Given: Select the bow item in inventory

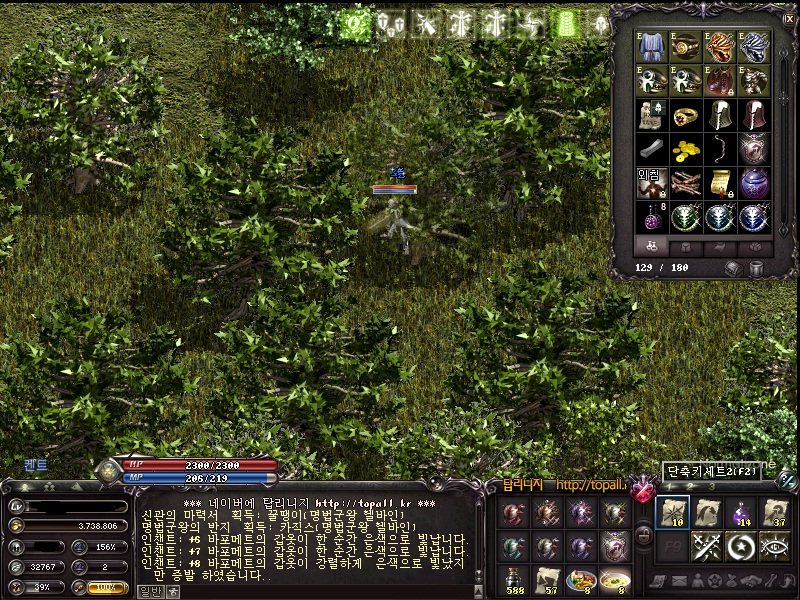Looking at the screenshot, I should click(x=720, y=149).
